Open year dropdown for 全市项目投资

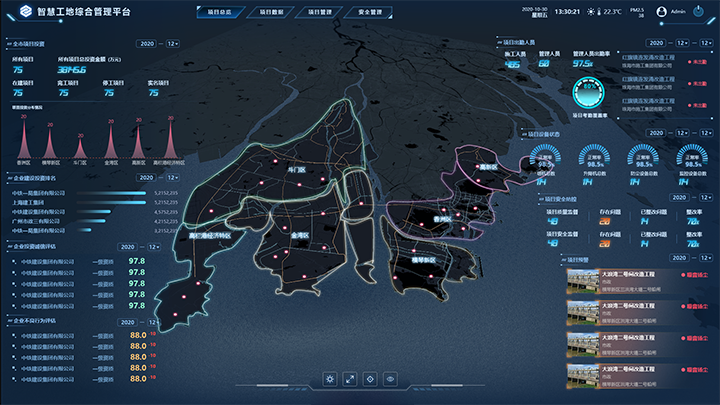[146, 44]
